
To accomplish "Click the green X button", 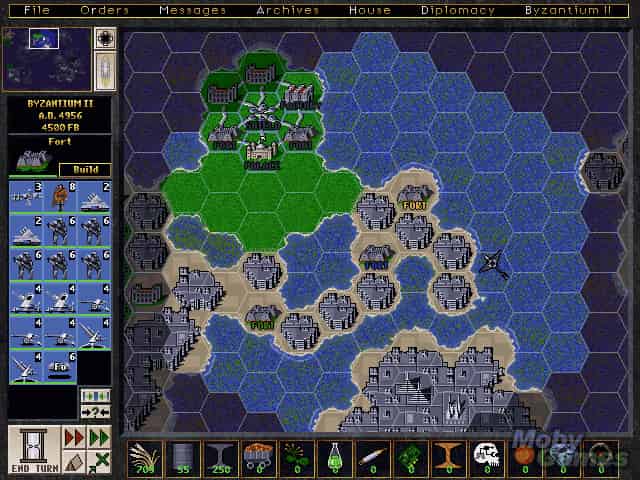I will (99, 461).
